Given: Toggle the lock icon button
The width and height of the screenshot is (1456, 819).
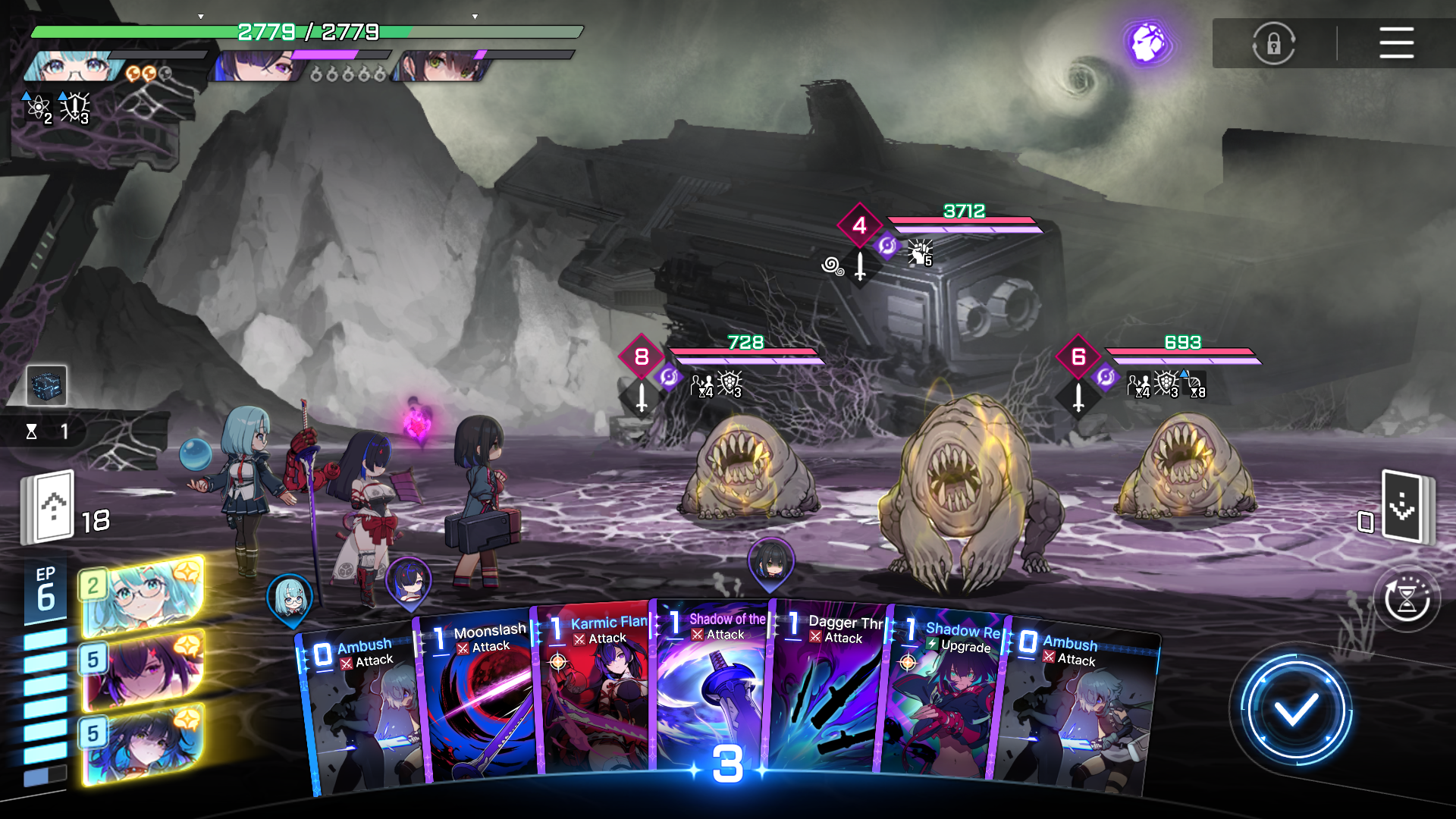Looking at the screenshot, I should [1273, 43].
